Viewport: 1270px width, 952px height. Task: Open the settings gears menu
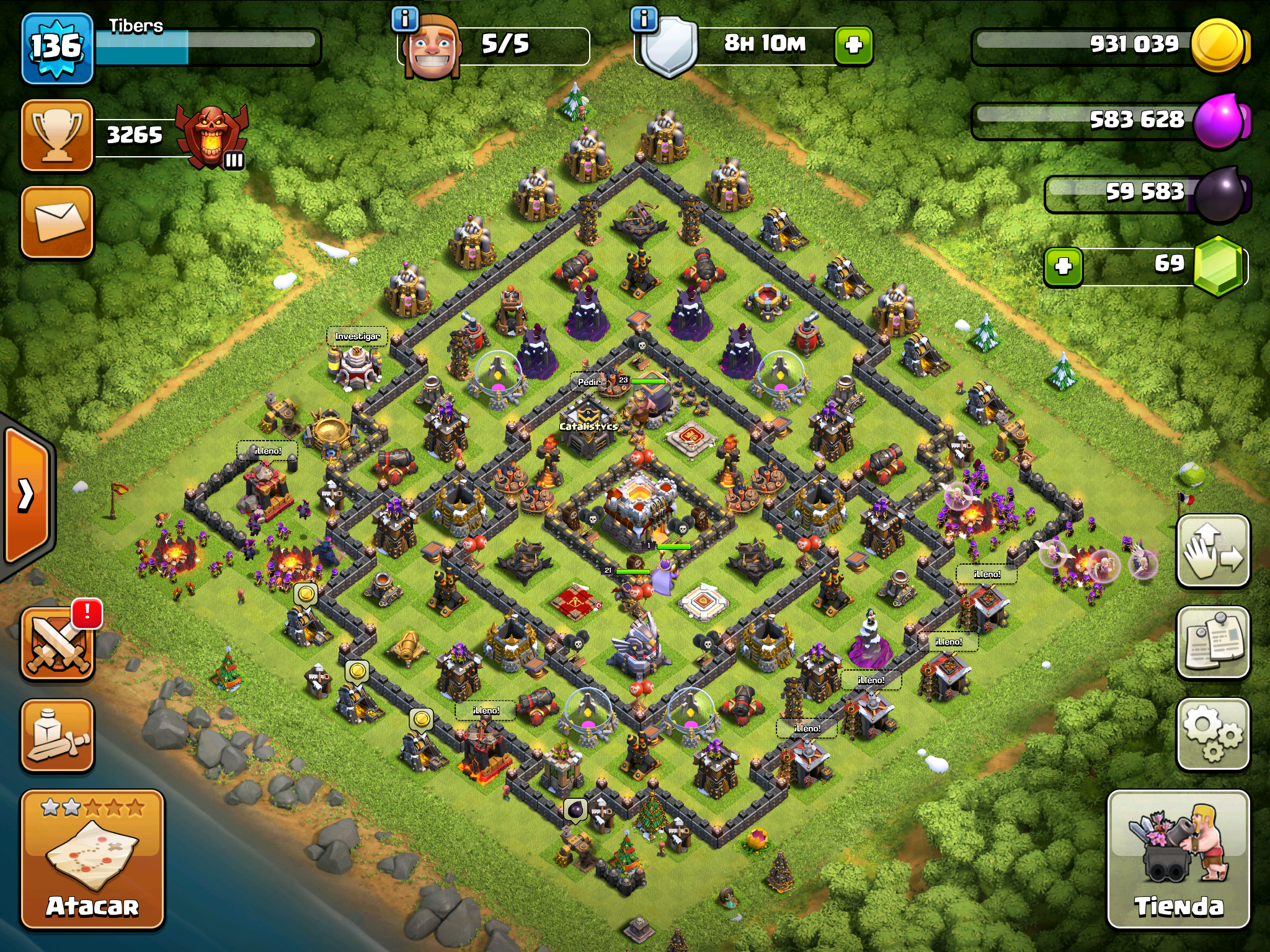pyautogui.click(x=1212, y=734)
